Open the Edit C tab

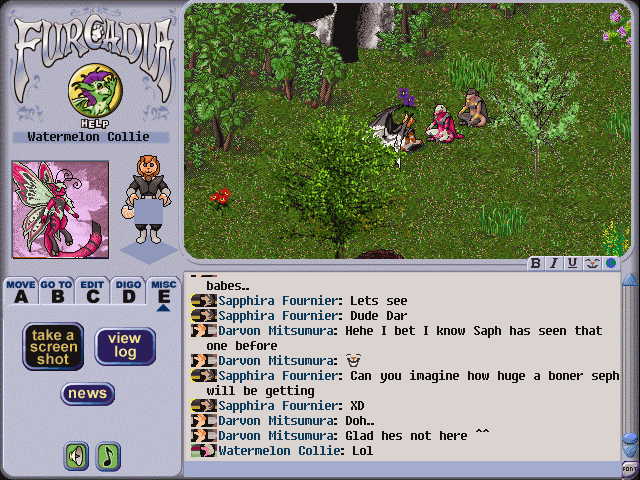(x=92, y=290)
